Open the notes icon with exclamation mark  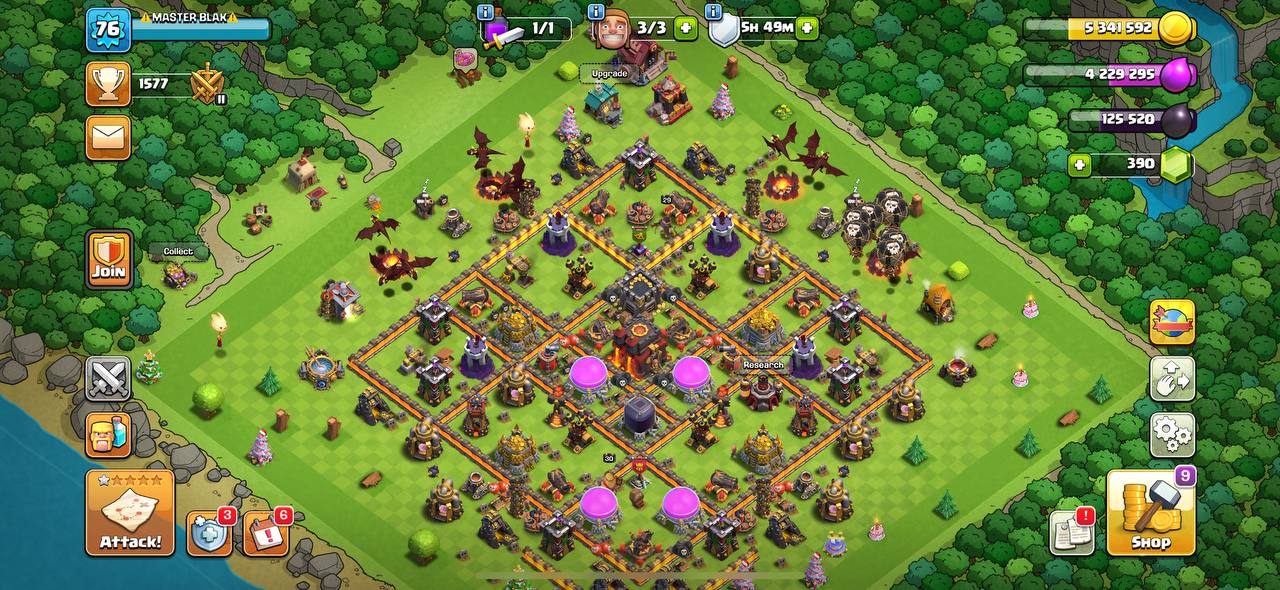pos(1071,532)
